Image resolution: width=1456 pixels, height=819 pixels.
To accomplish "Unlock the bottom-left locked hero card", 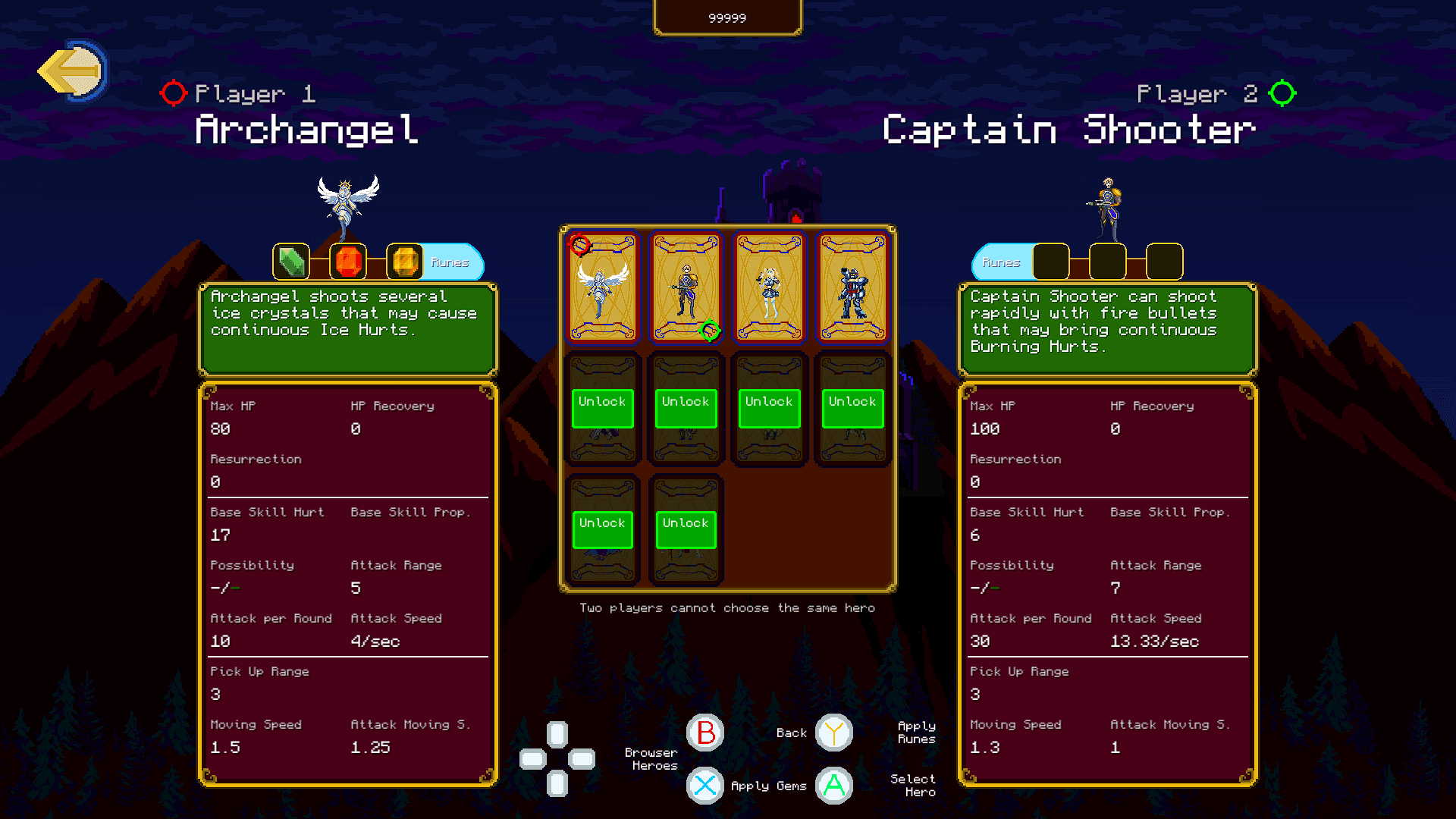I will click(x=602, y=529).
